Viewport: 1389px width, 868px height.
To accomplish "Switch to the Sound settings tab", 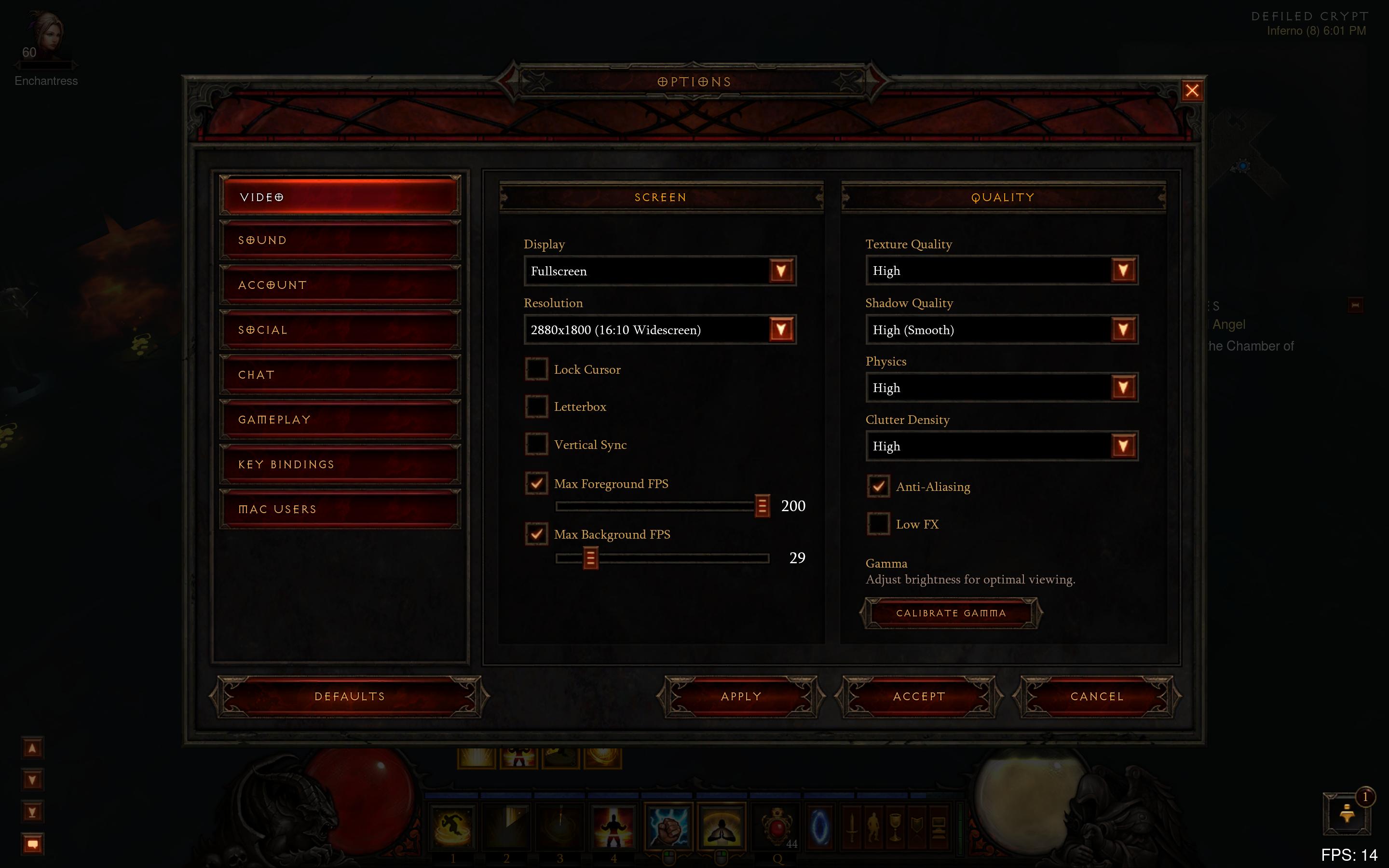I will 340,241.
